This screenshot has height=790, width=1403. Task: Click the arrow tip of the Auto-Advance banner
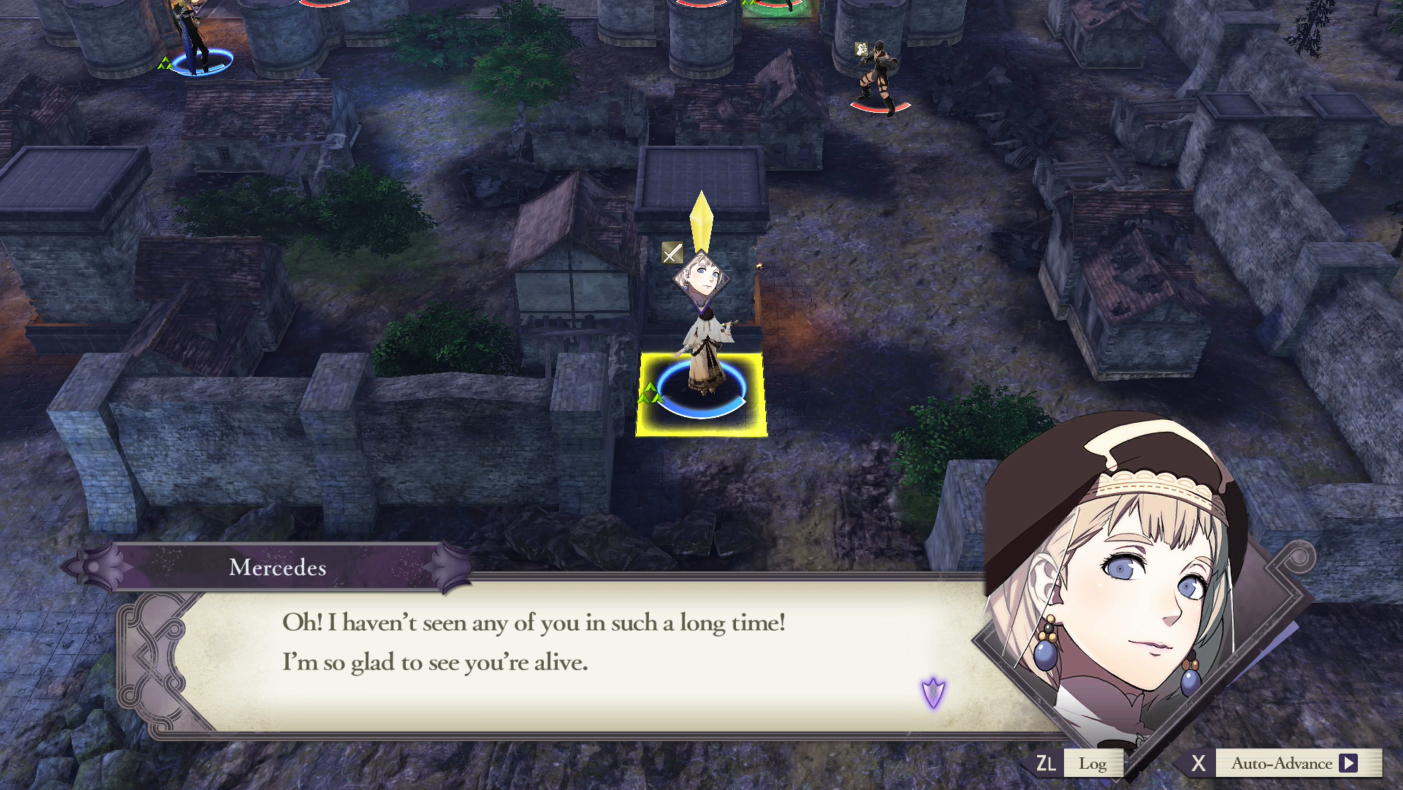coord(1352,763)
